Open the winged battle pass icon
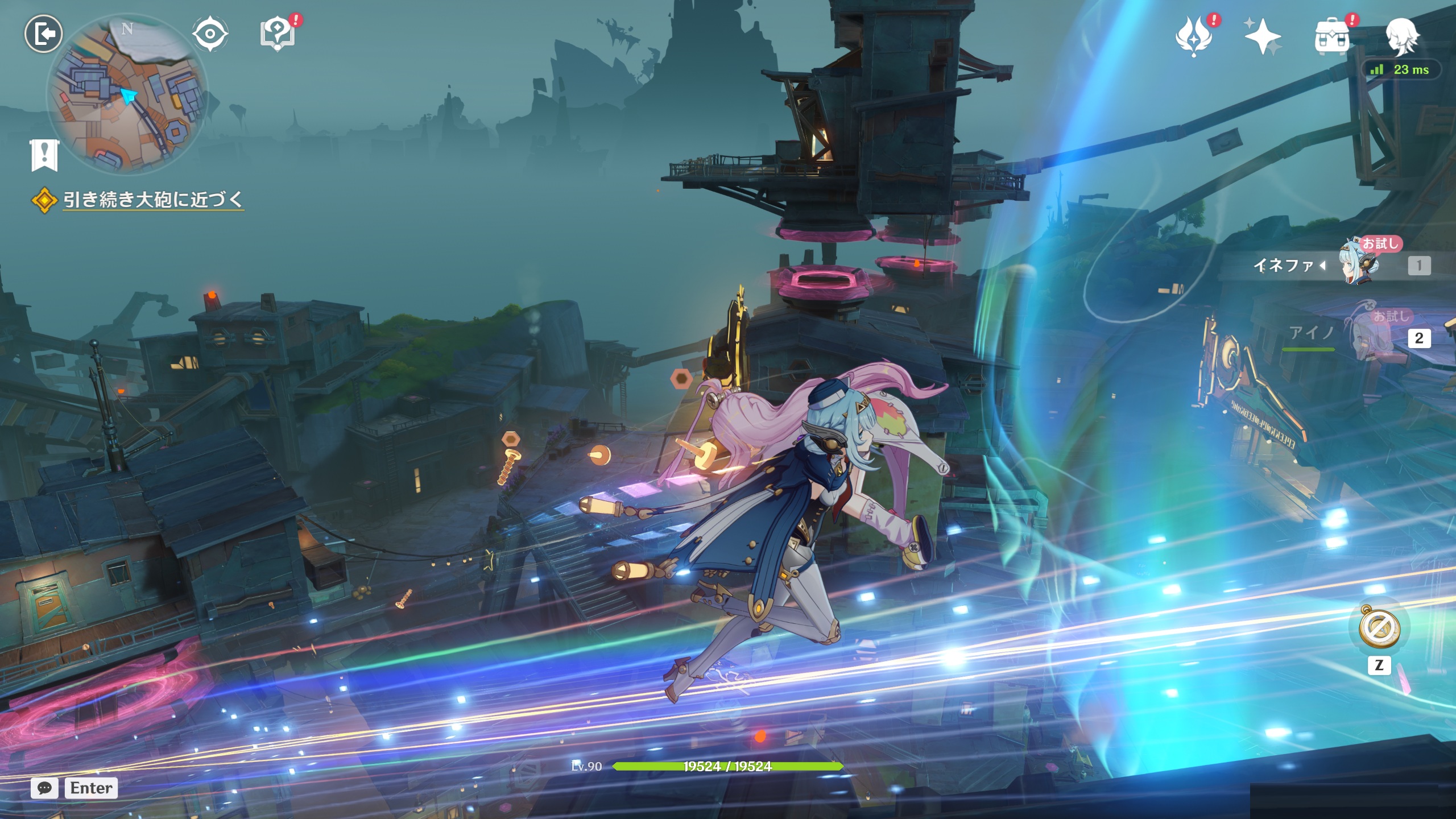 (1194, 36)
